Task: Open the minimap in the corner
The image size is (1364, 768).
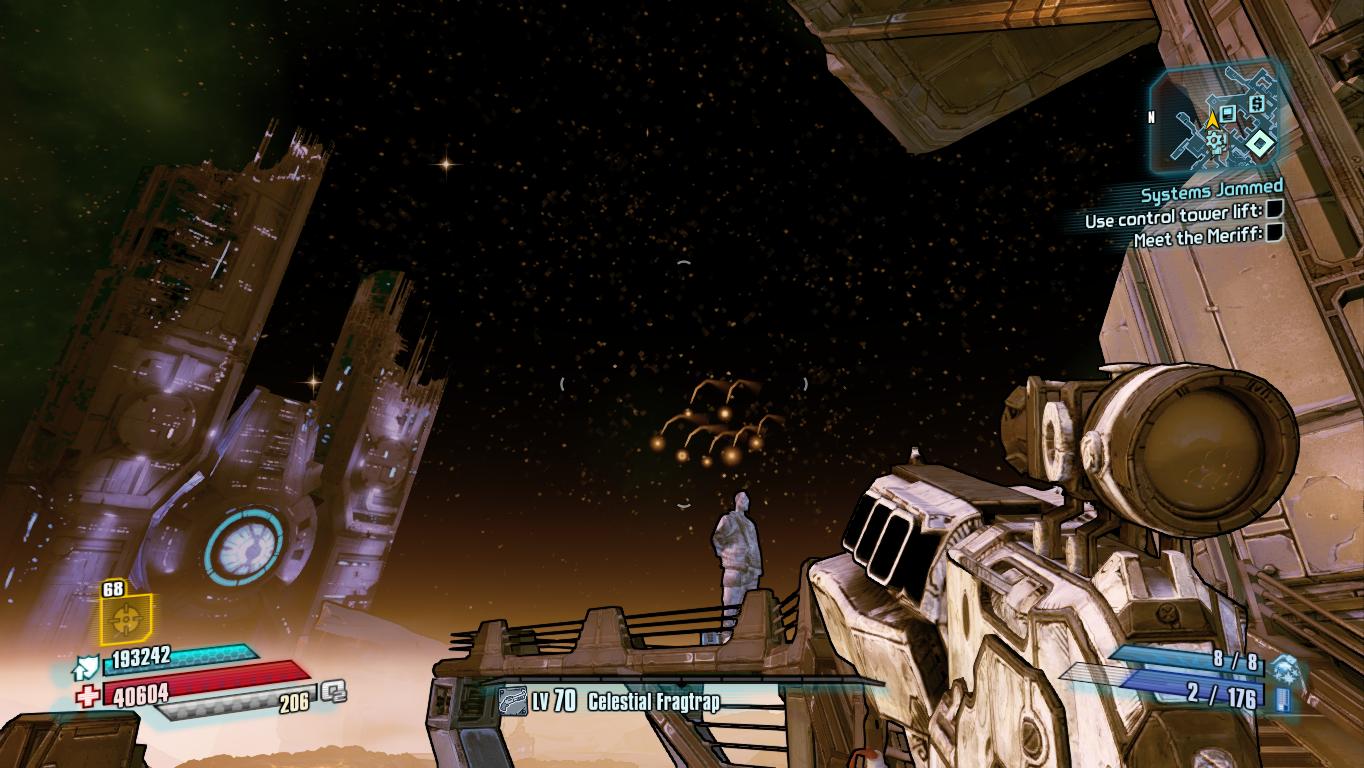Action: coord(1214,119)
